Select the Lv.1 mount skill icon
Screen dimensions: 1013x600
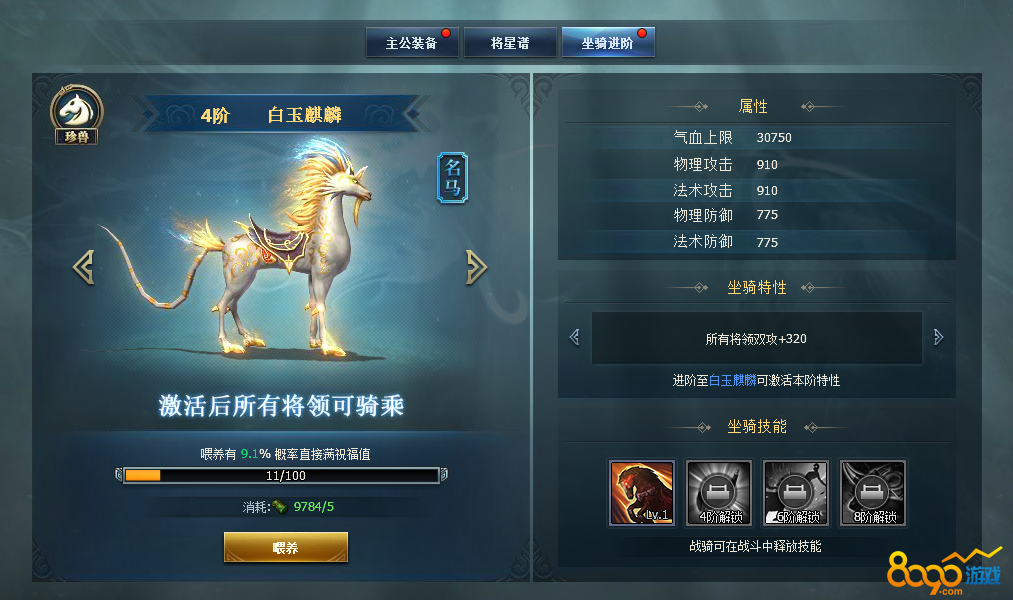click(x=642, y=493)
